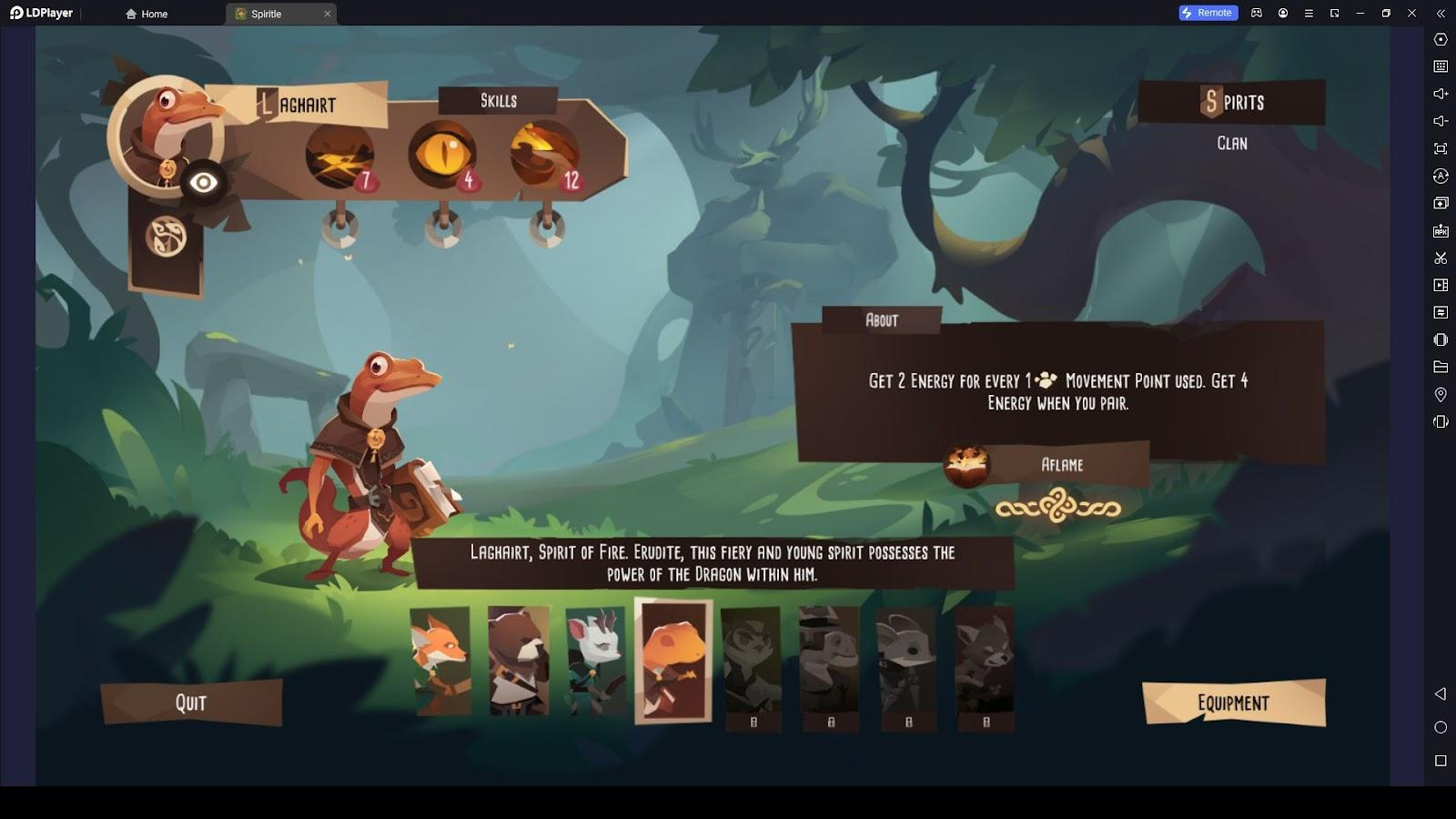Choose the bear spirit portrait

click(x=518, y=661)
